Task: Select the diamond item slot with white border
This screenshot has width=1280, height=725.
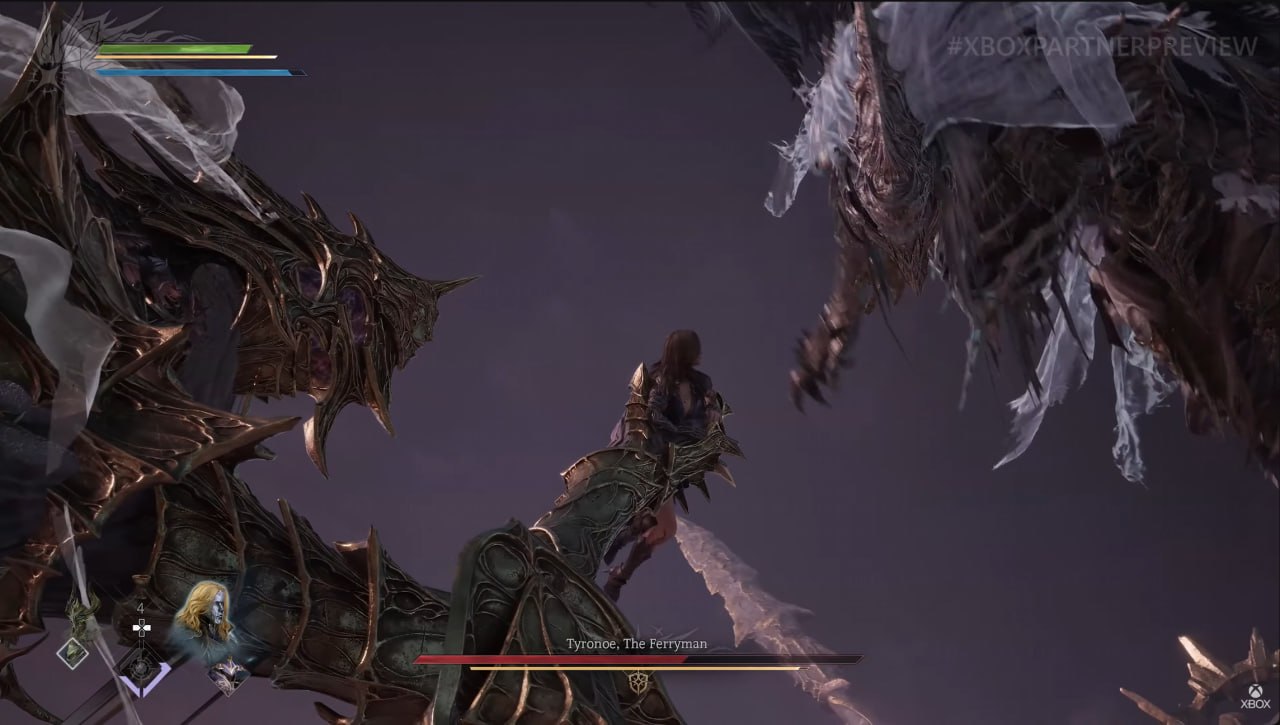Action: click(x=72, y=653)
